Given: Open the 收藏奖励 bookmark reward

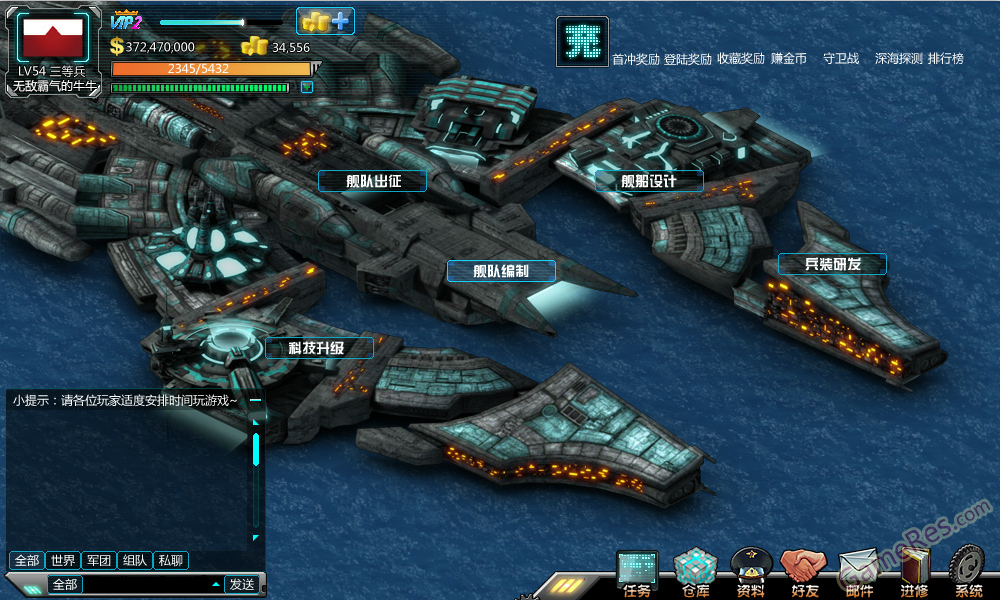Looking at the screenshot, I should (x=741, y=59).
